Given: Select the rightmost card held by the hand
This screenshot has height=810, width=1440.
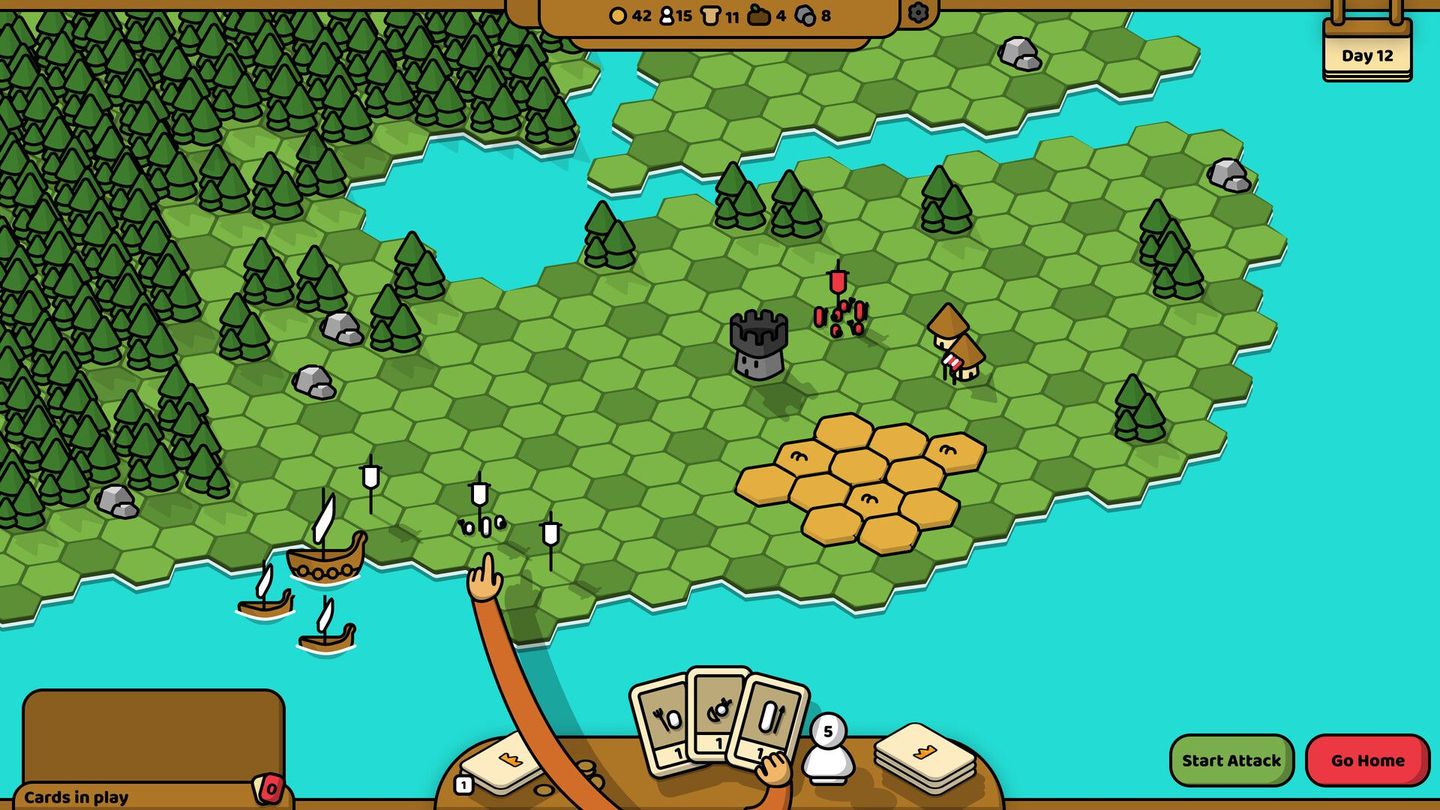Looking at the screenshot, I should point(771,717).
